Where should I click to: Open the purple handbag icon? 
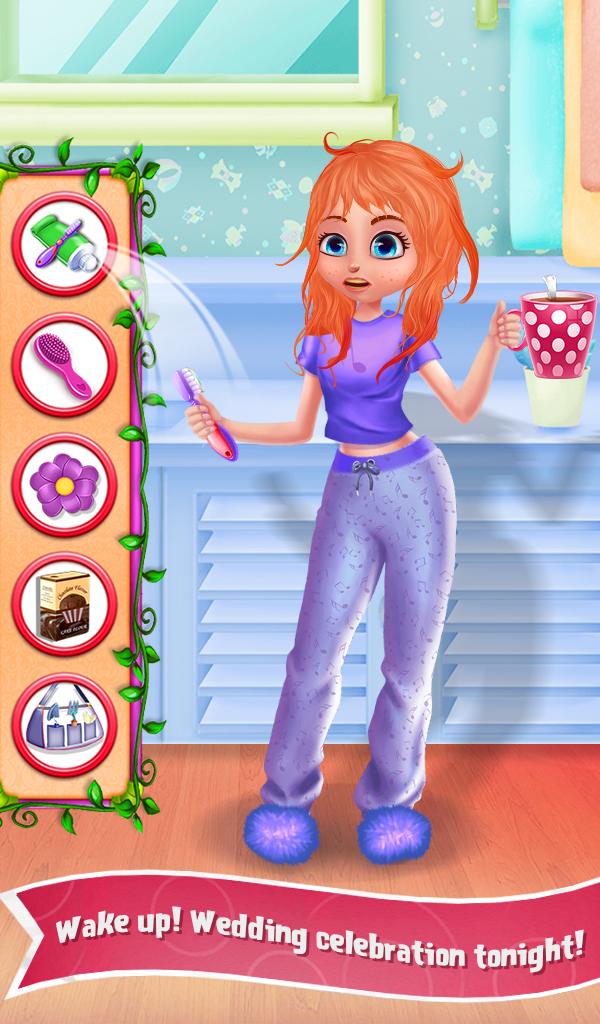[65, 724]
